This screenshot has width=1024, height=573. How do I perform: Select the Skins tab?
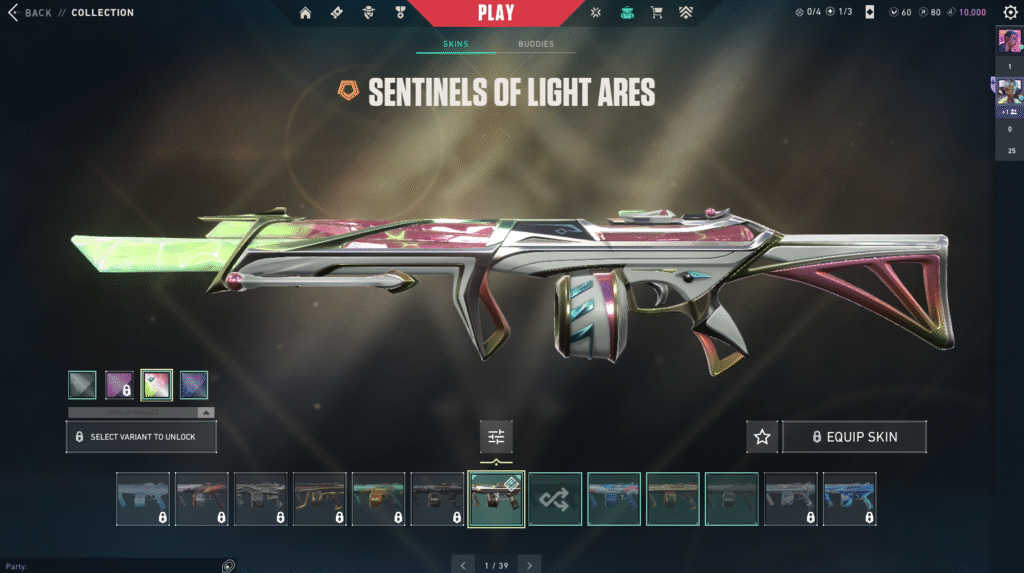[x=455, y=45]
